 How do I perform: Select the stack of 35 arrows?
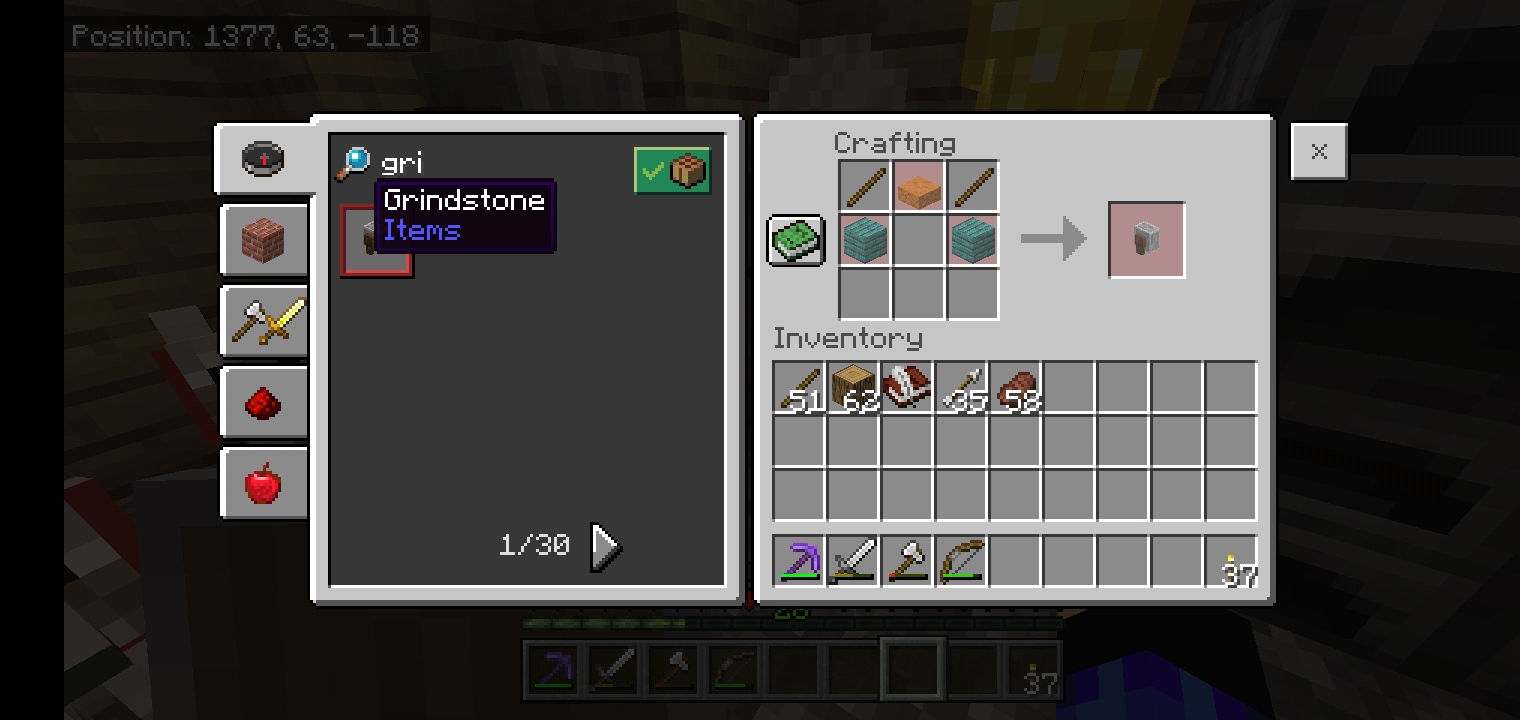[x=961, y=388]
